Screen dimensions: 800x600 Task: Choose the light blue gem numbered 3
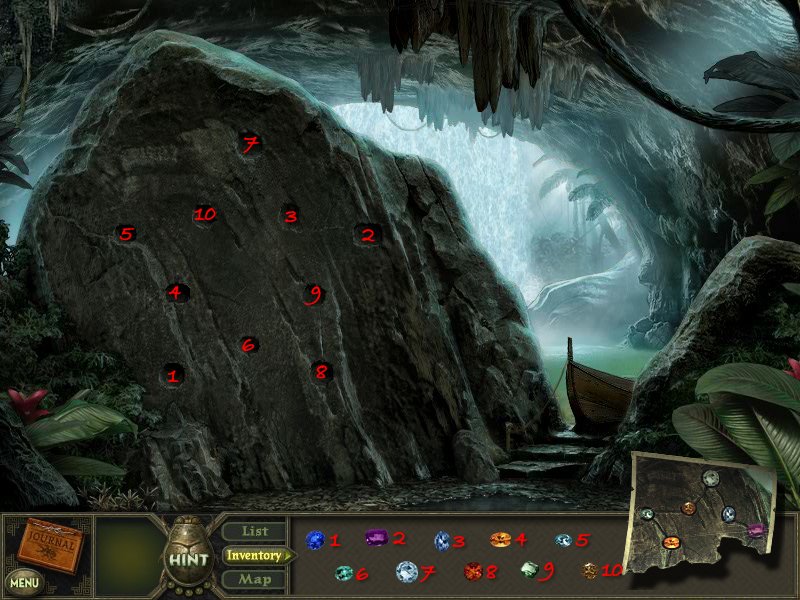pos(441,540)
